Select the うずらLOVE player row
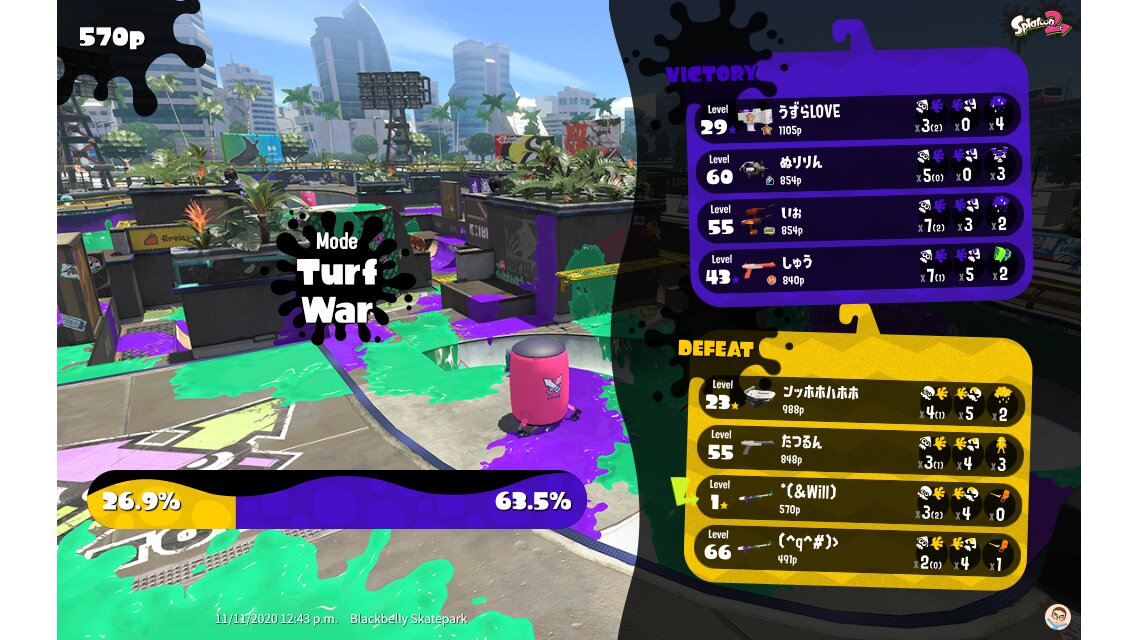 [857, 117]
